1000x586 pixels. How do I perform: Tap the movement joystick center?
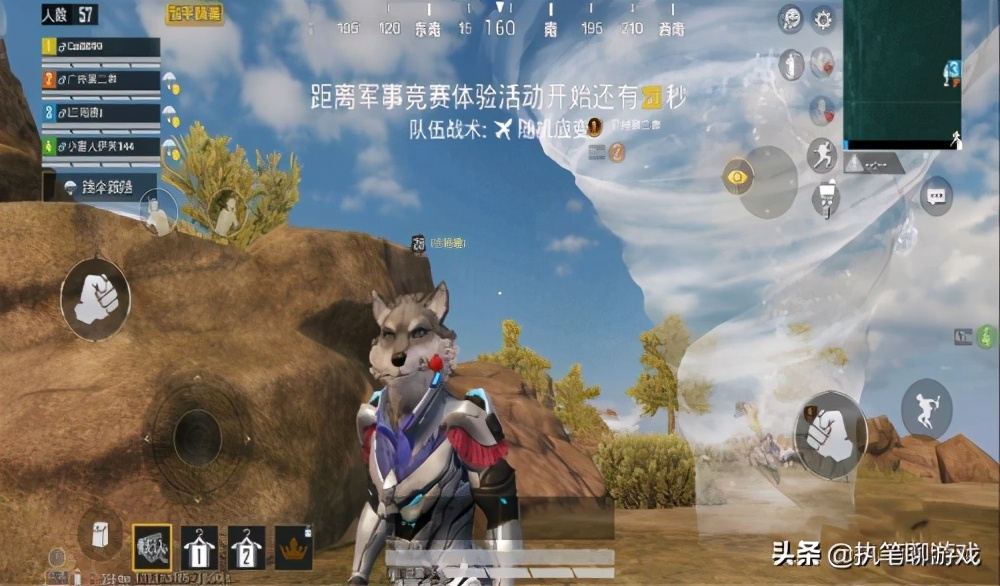(197, 435)
